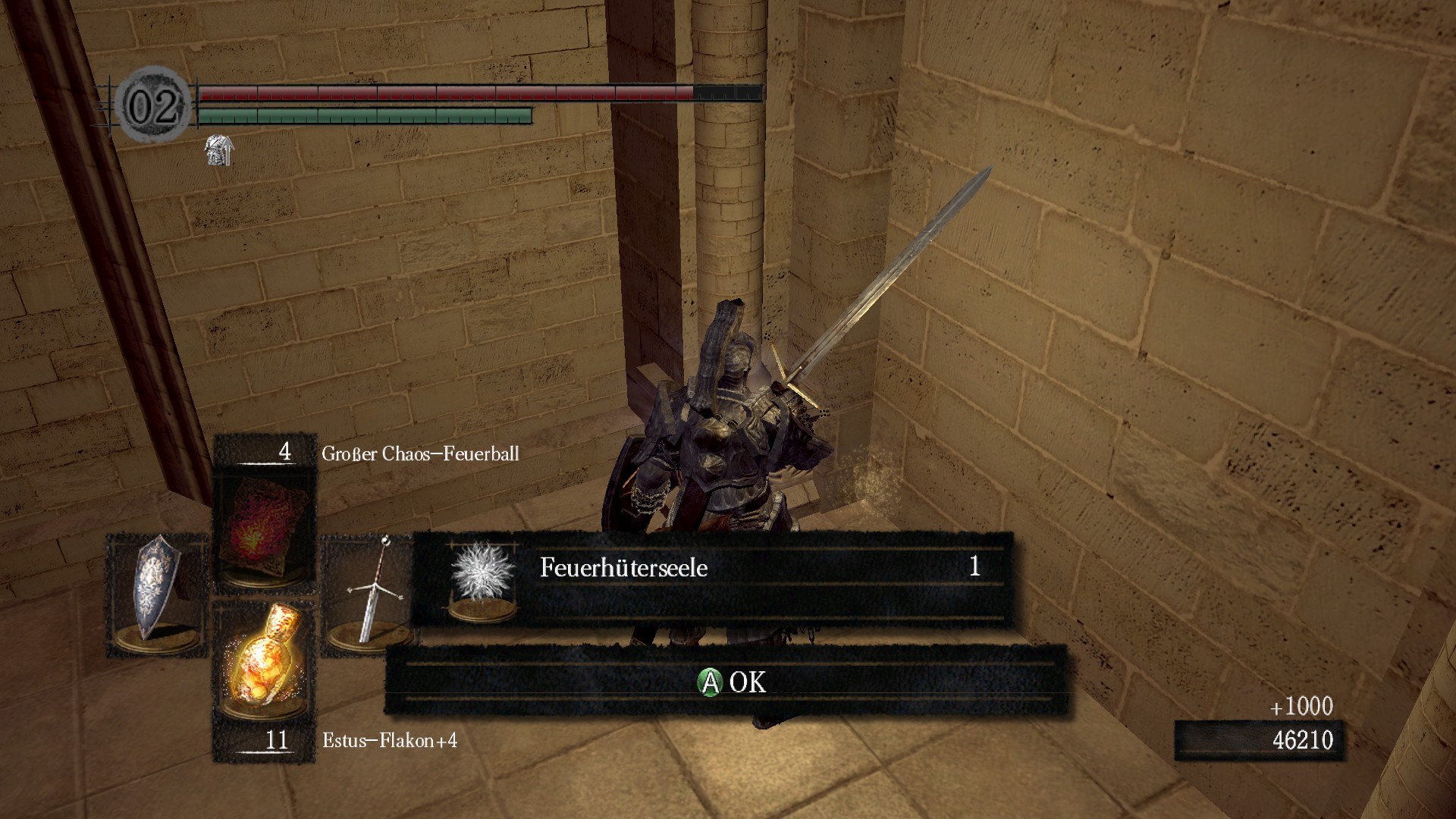
Task: Choose the crest shield equipment slot
Action: [x=157, y=595]
